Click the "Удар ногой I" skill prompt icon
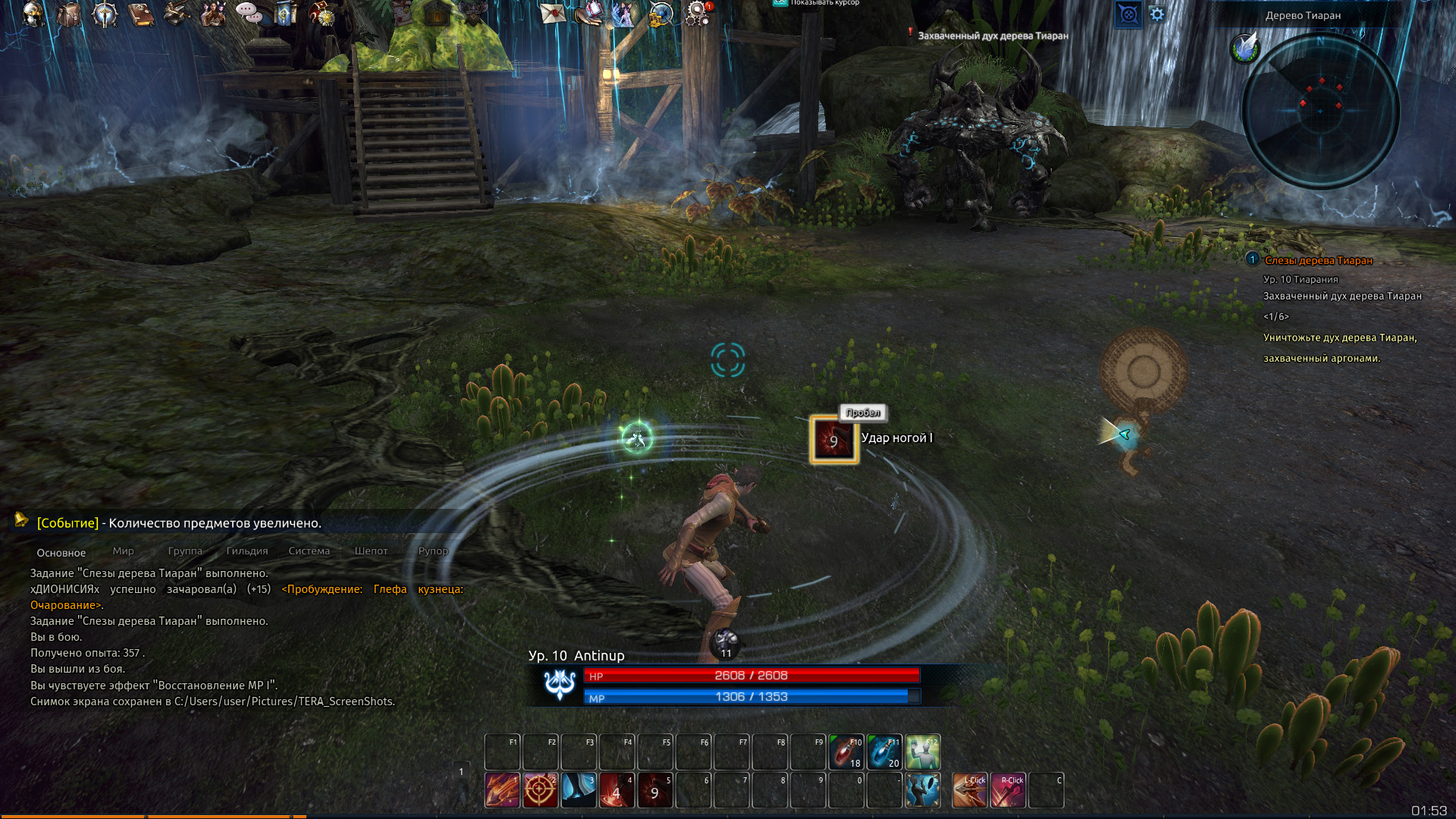Viewport: 1456px width, 819px height. tap(833, 440)
